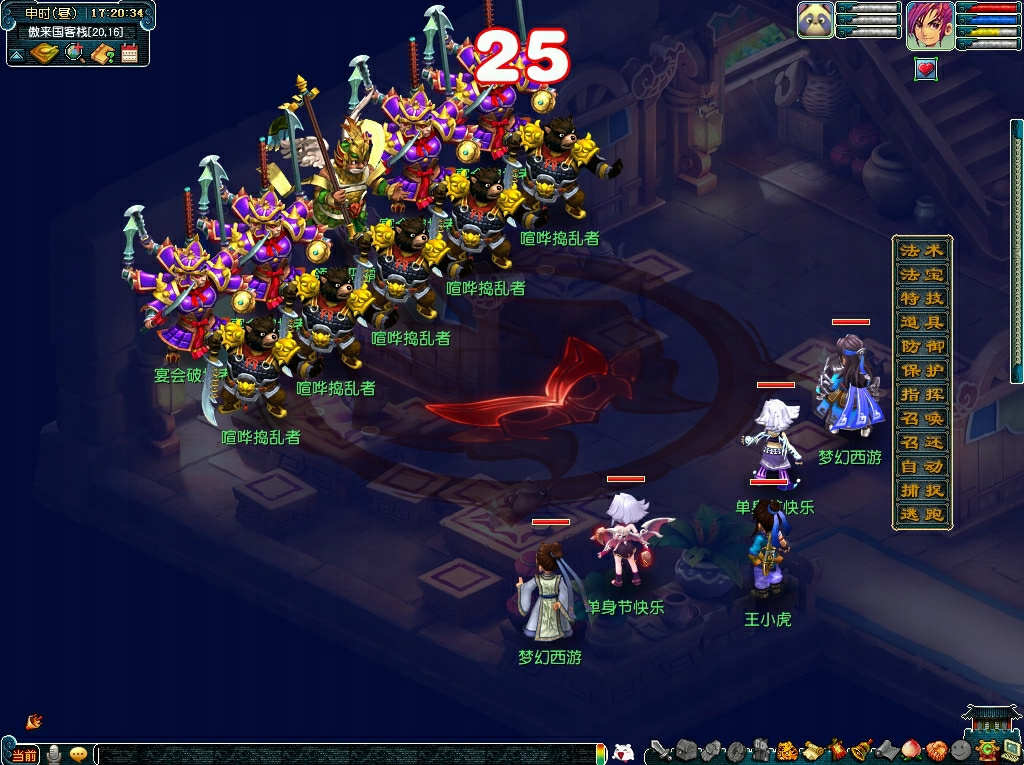Open the calendar icon near the clock
This screenshot has height=765, width=1024.
[x=129, y=53]
